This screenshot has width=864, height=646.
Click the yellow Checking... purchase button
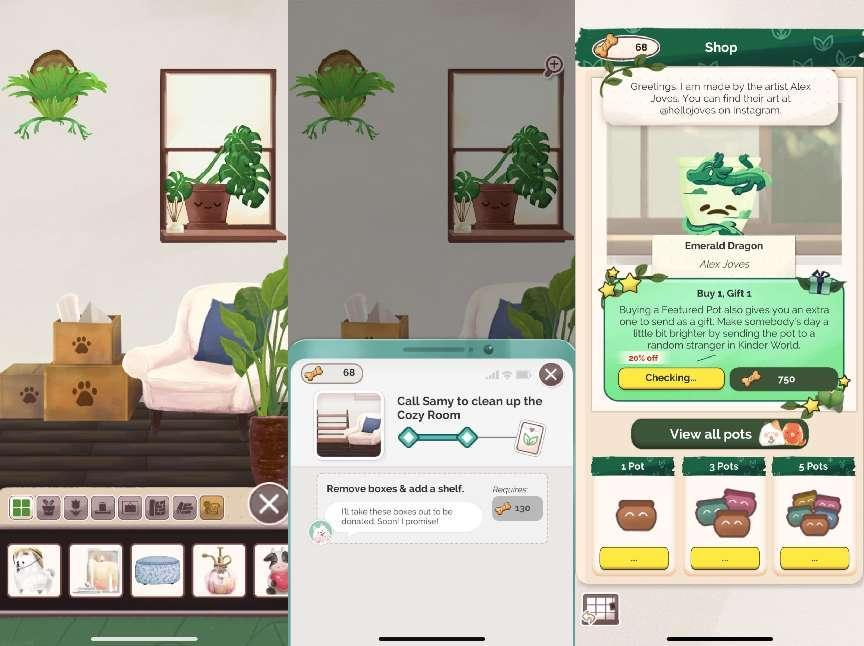(x=670, y=378)
